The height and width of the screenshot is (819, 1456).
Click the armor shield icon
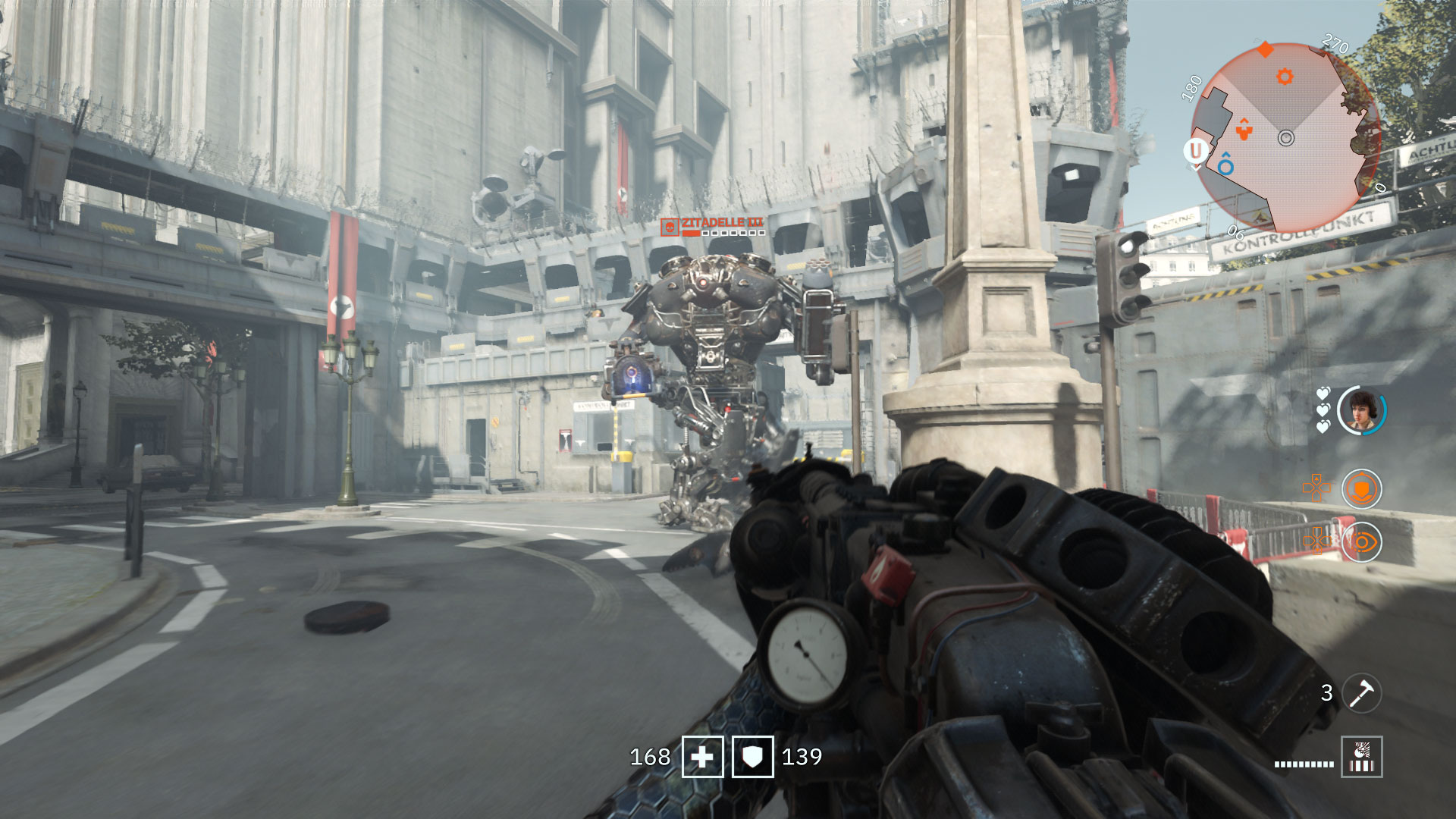click(x=752, y=757)
